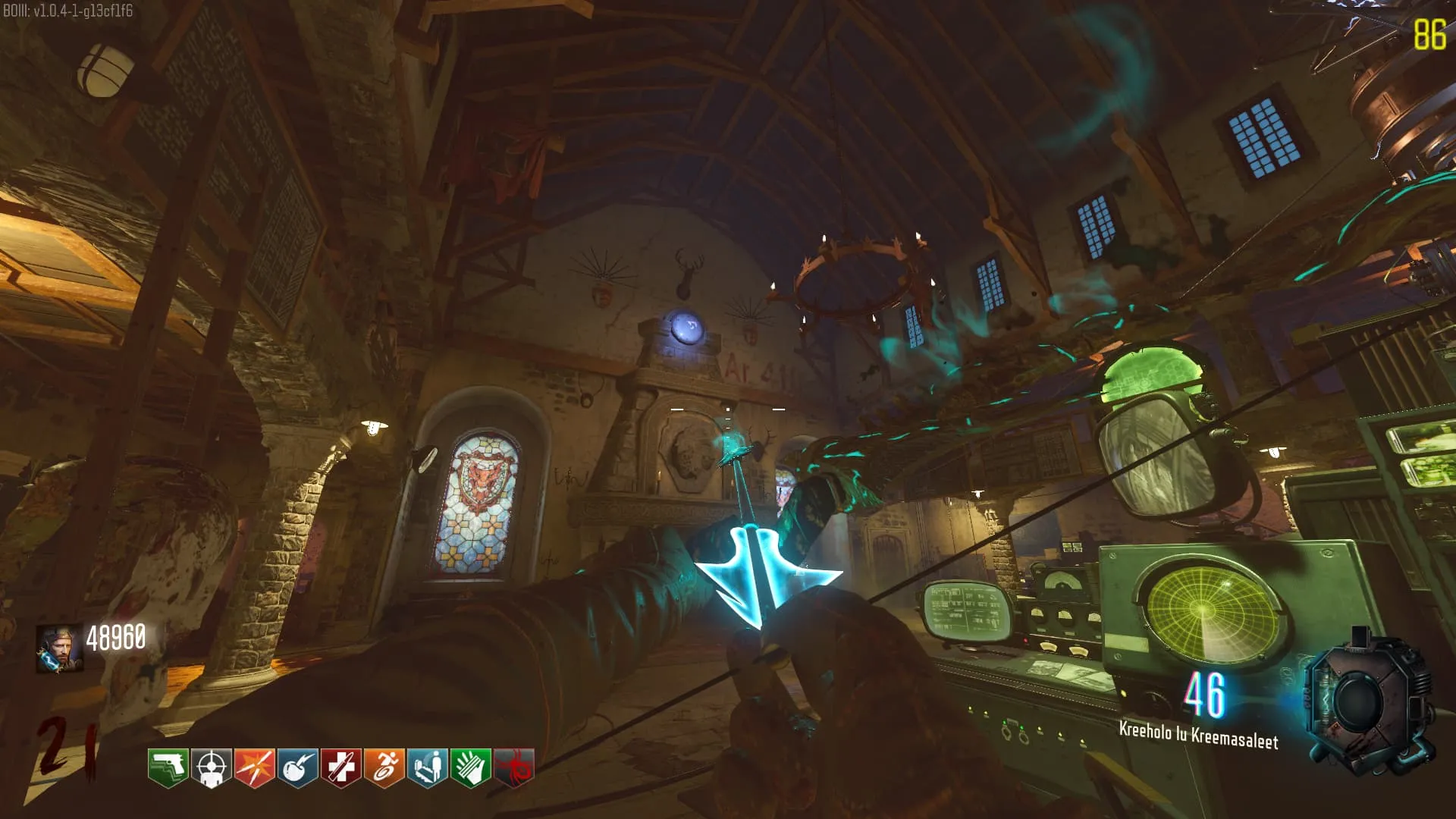Select the Stamin-Up running man perk
The height and width of the screenshot is (819, 1456).
pos(384,767)
